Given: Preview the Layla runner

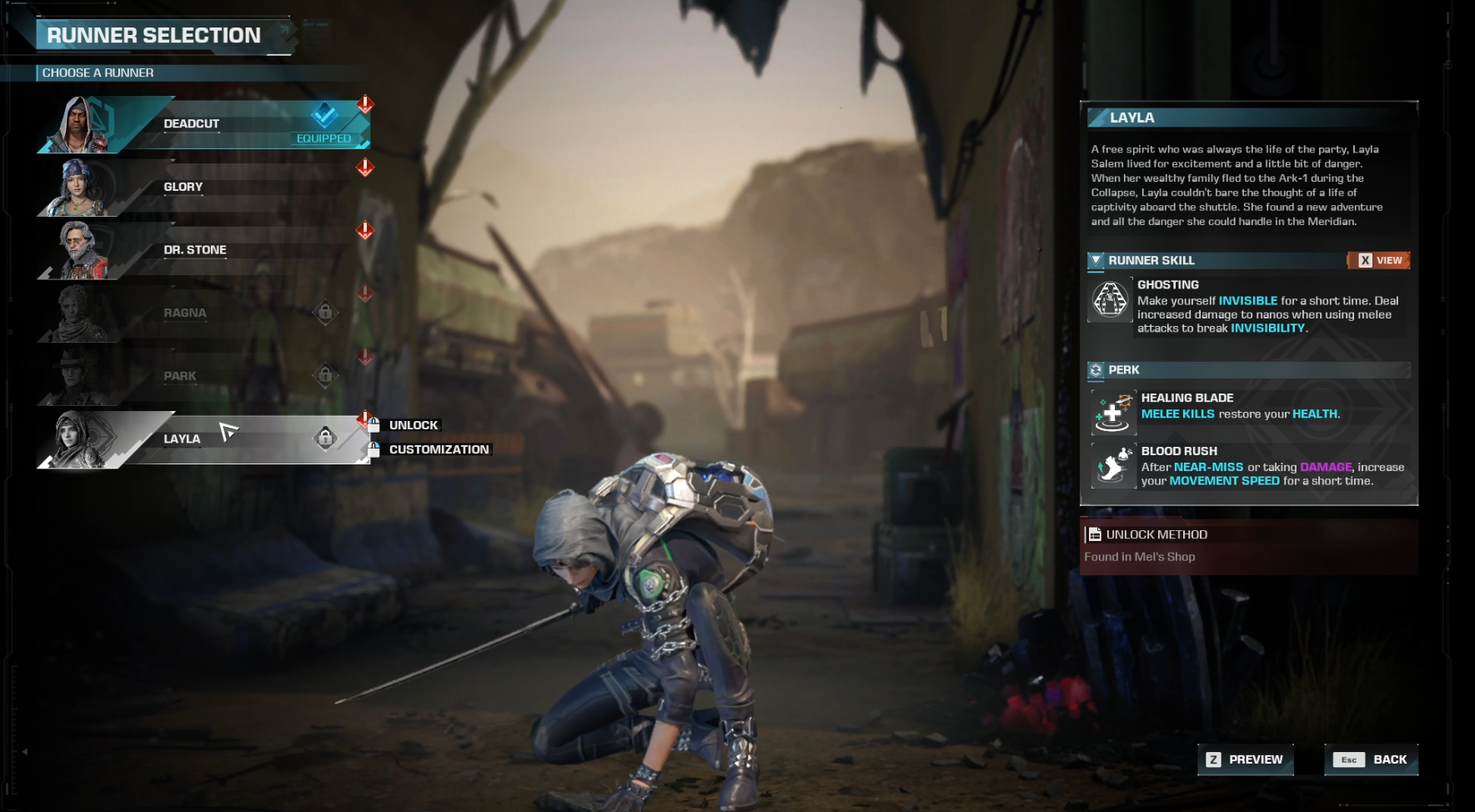Looking at the screenshot, I should point(1245,759).
